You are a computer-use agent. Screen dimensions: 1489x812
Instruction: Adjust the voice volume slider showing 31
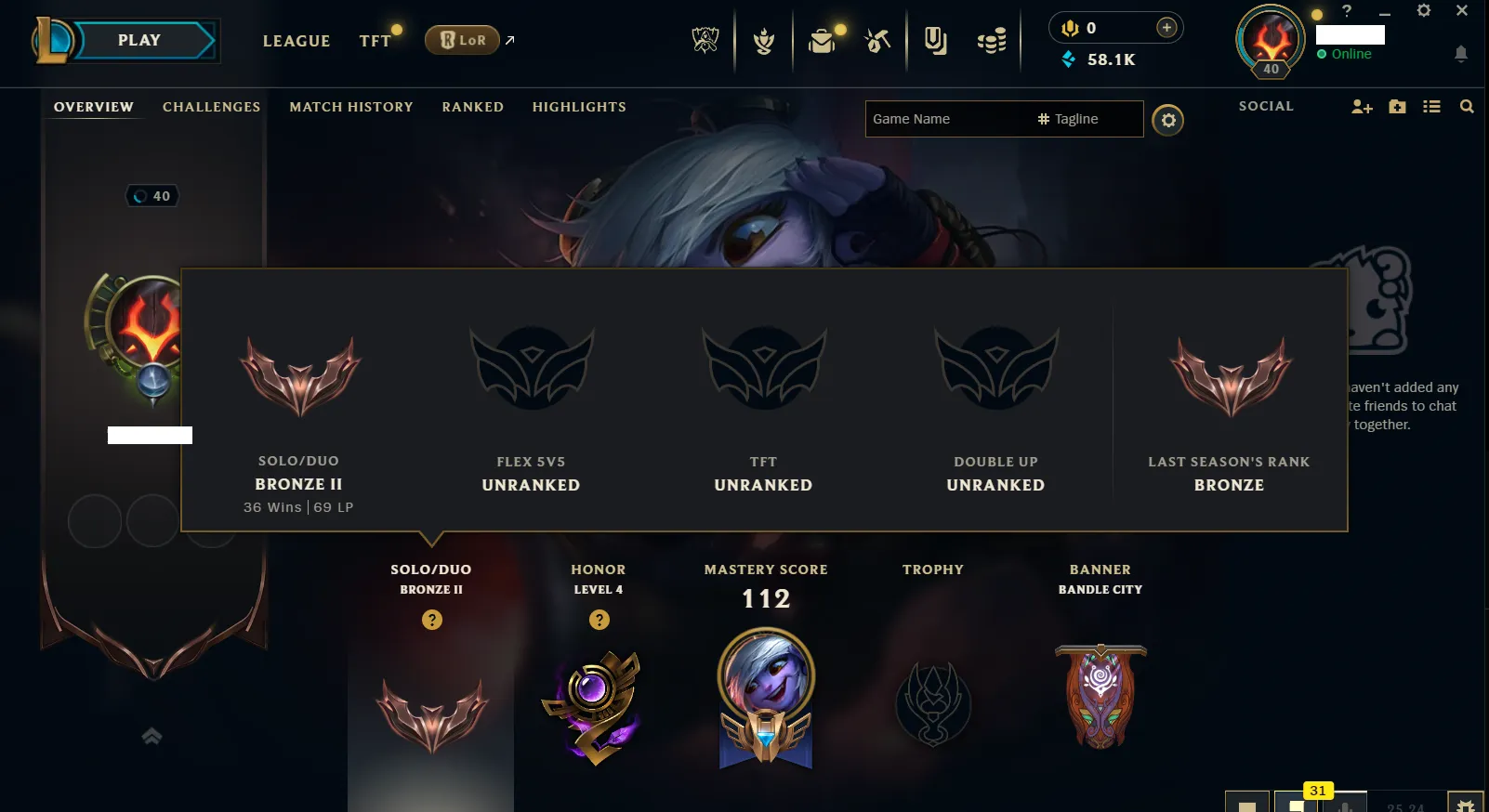tap(1317, 796)
